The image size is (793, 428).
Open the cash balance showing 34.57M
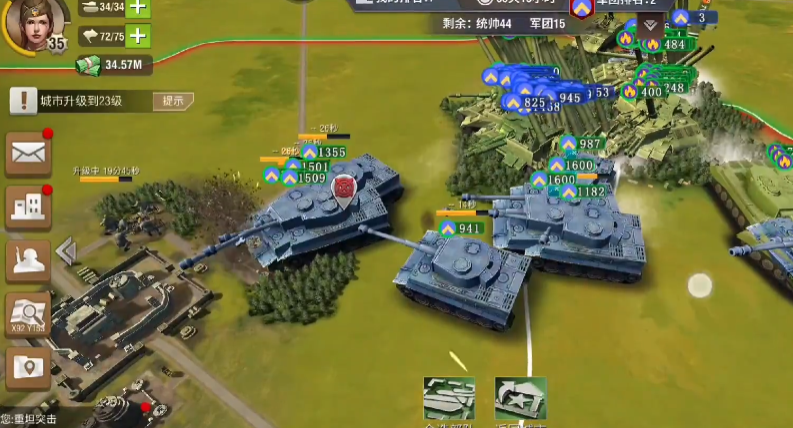pyautogui.click(x=113, y=66)
